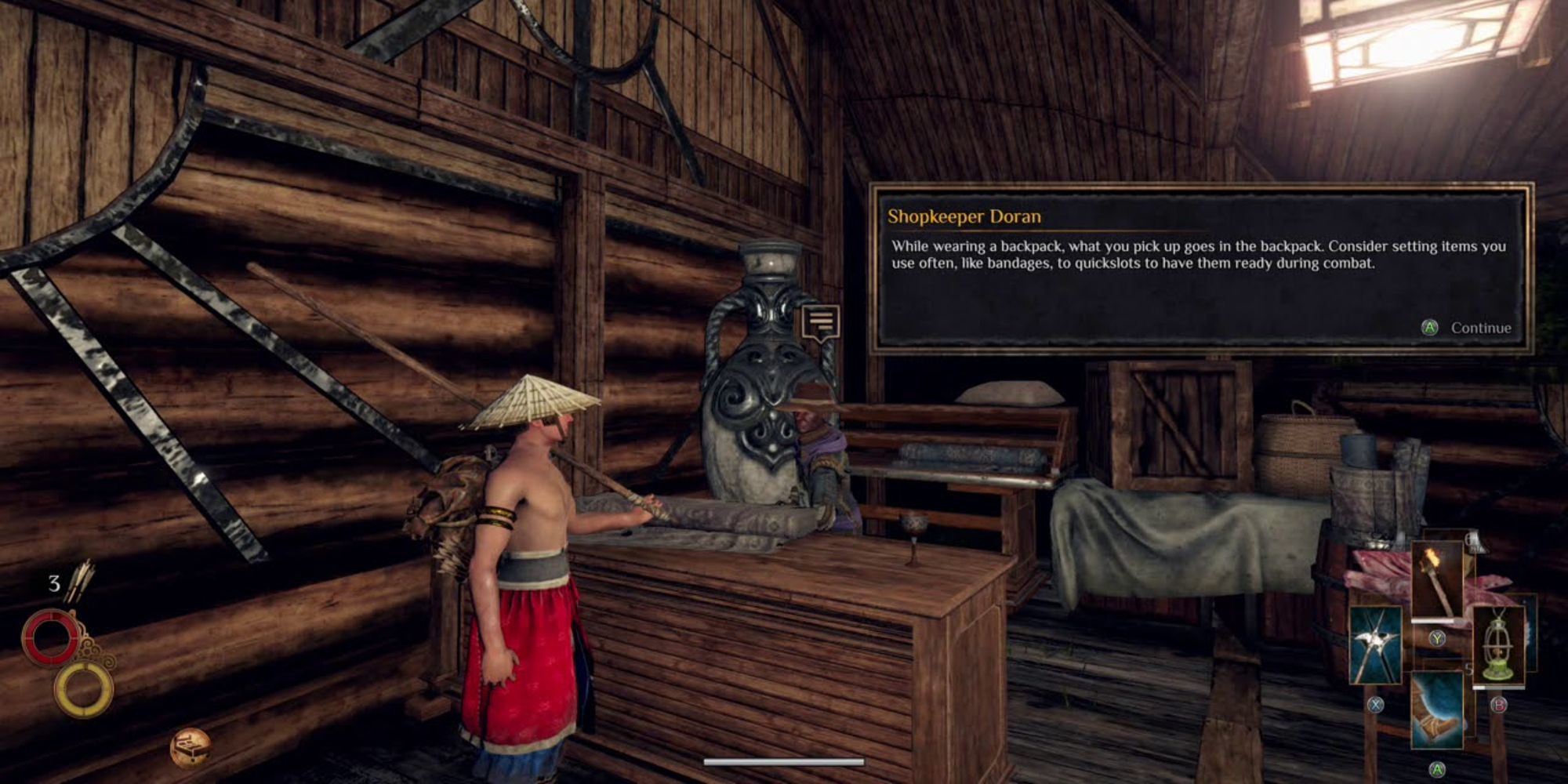Click the X button prompt on the quickslot

click(1375, 705)
